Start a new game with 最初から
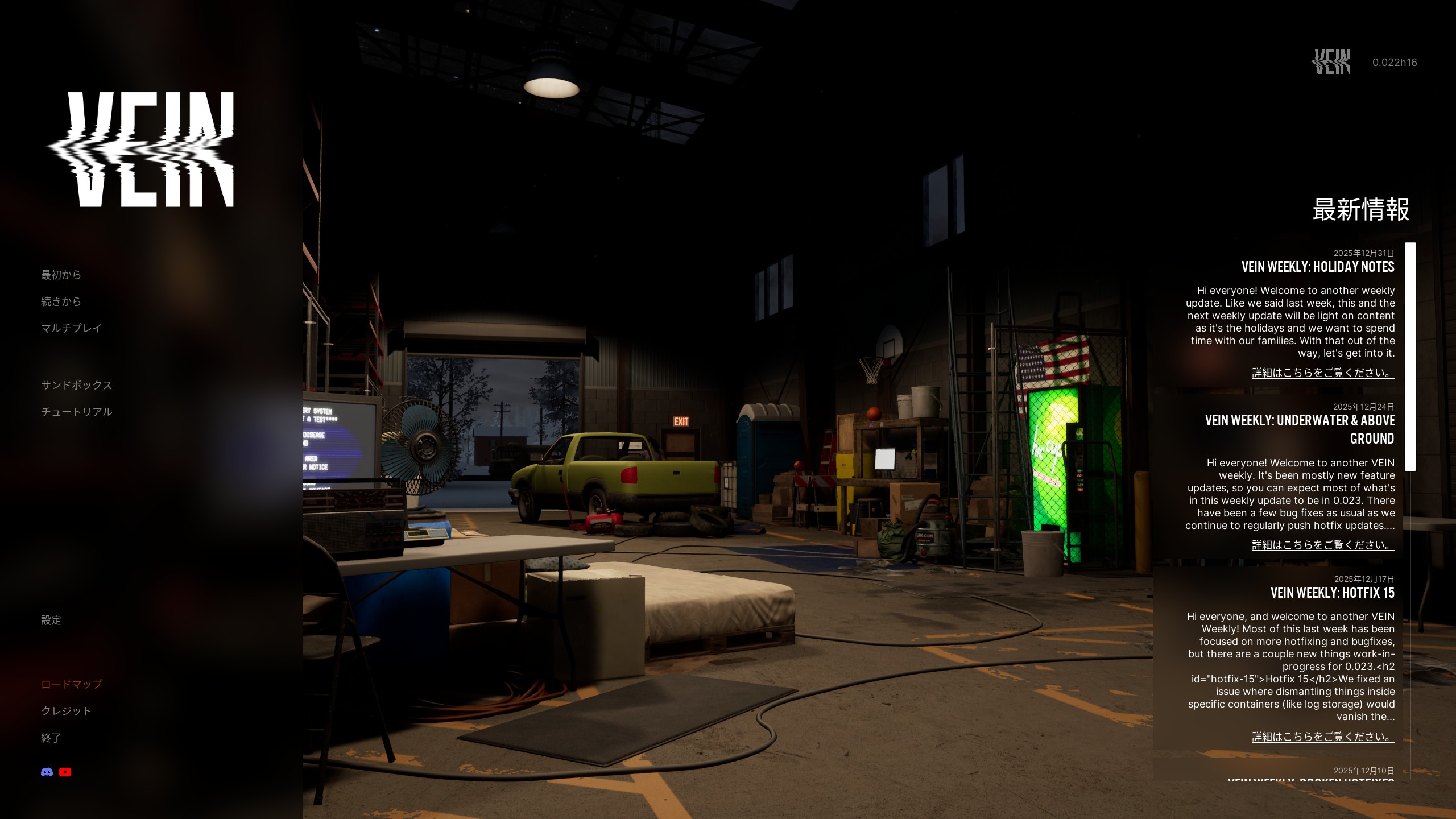1456x819 pixels. click(61, 275)
